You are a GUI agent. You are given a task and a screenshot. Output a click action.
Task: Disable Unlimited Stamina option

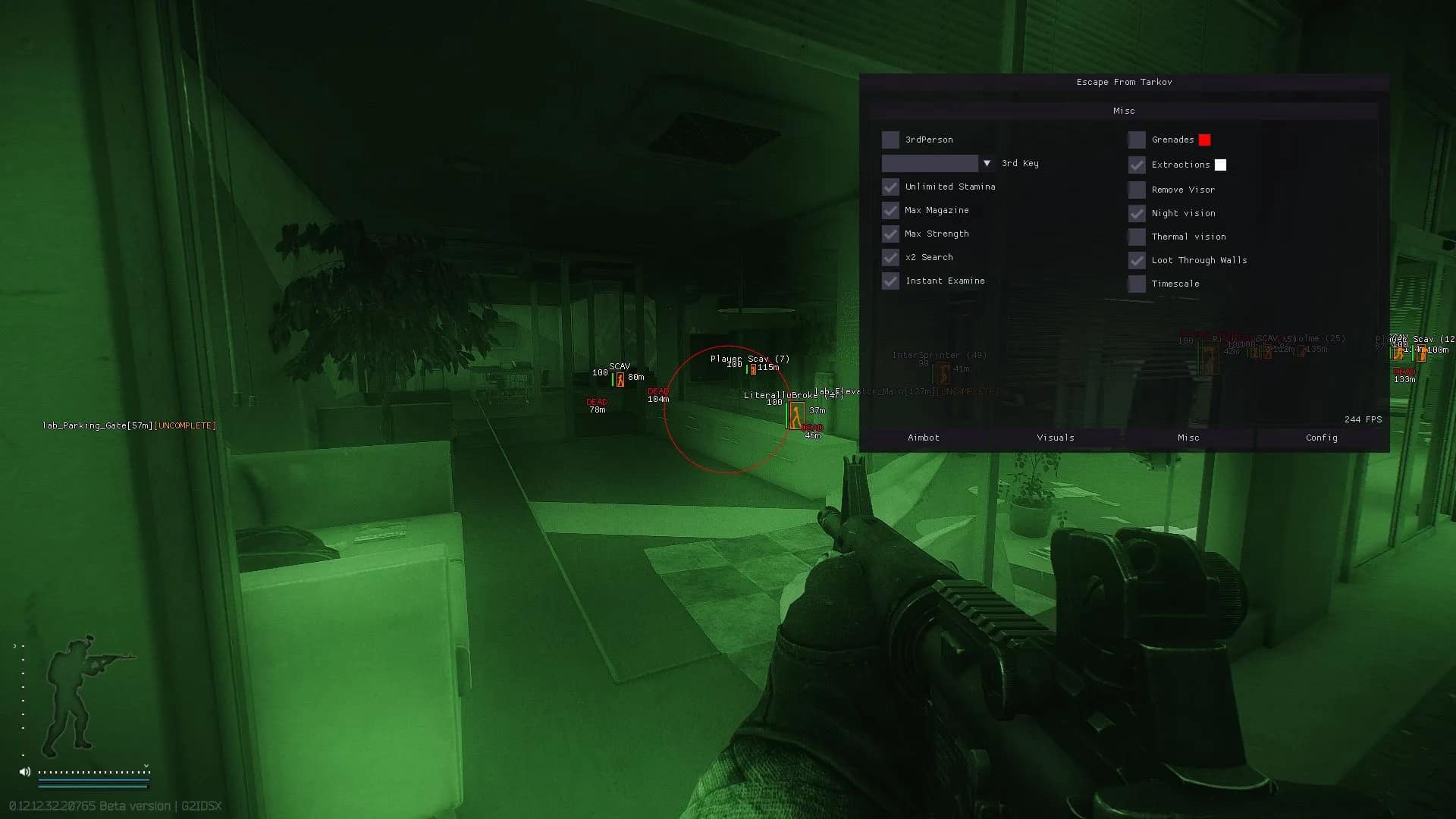890,187
